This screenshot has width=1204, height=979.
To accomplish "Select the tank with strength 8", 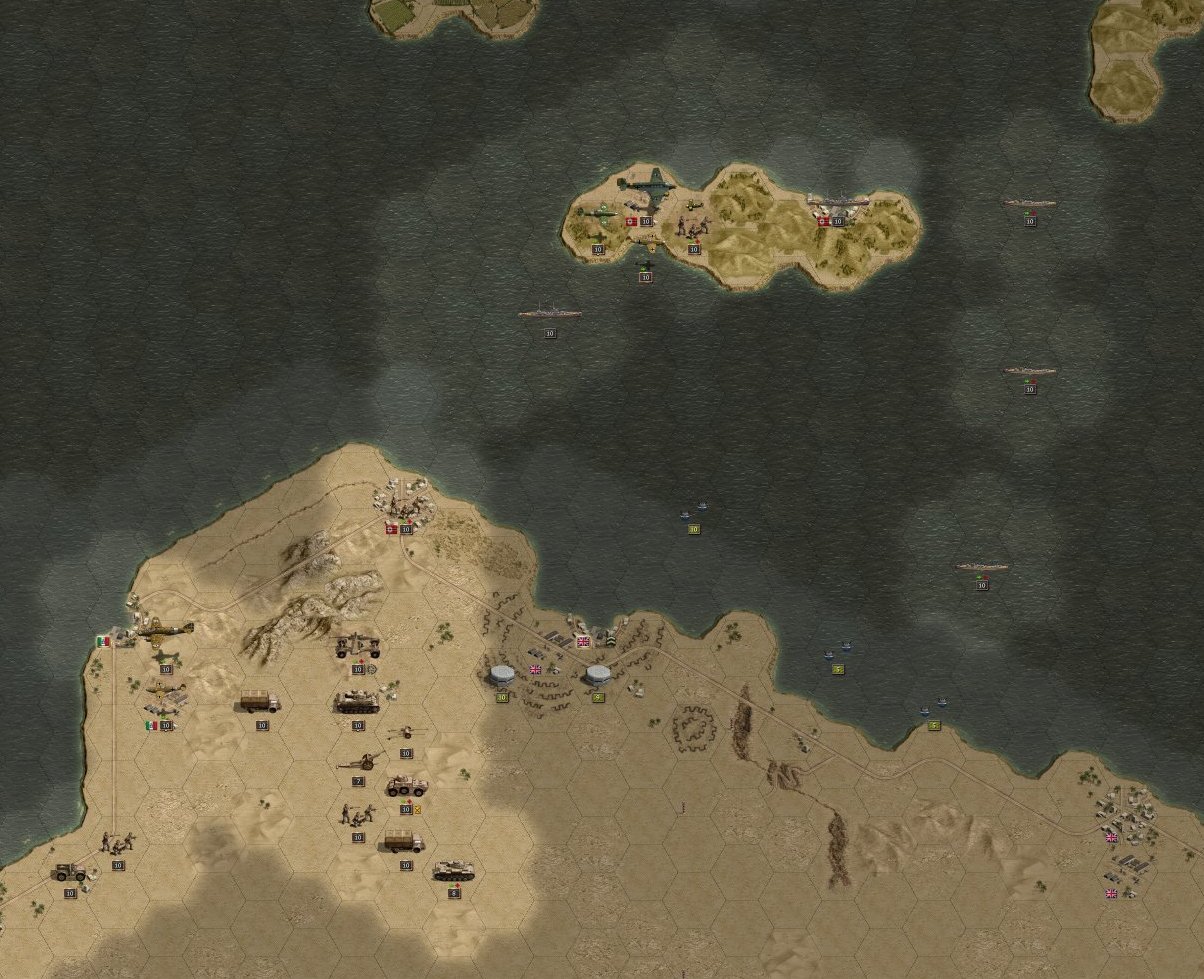I will (x=453, y=872).
